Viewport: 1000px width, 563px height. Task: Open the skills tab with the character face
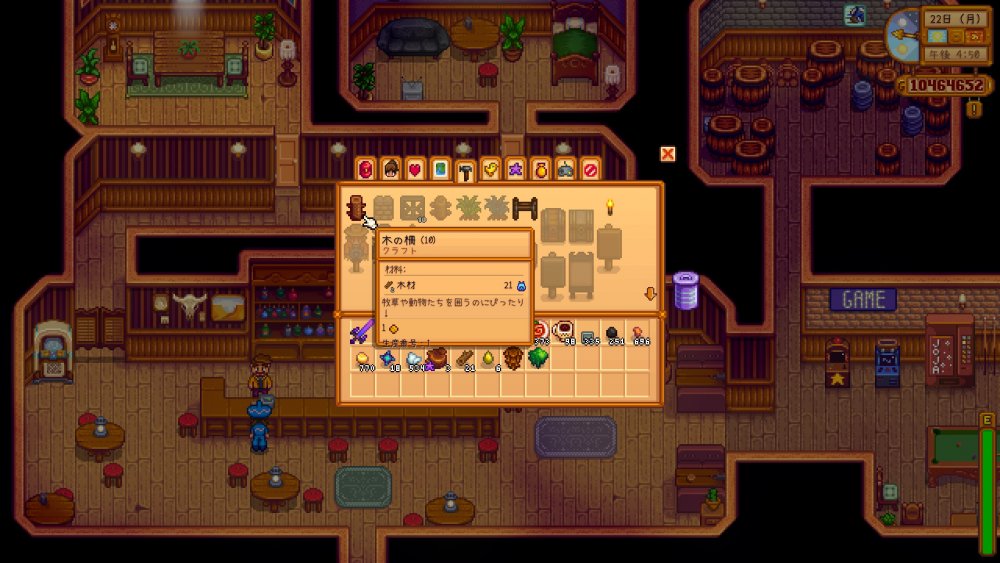pyautogui.click(x=391, y=169)
